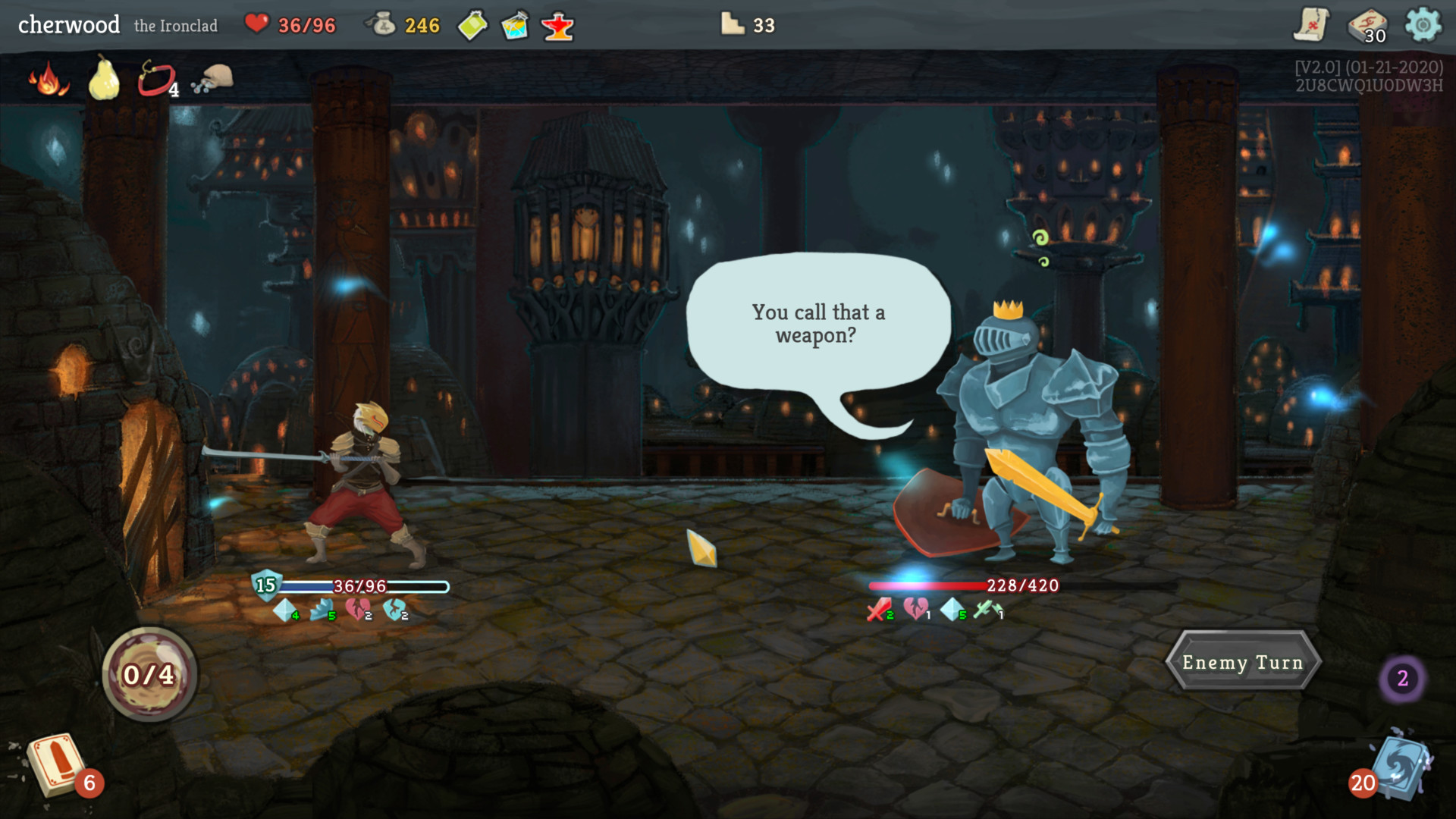Open the discard pile with 20 cards
The image size is (1456, 819).
coord(1399,766)
